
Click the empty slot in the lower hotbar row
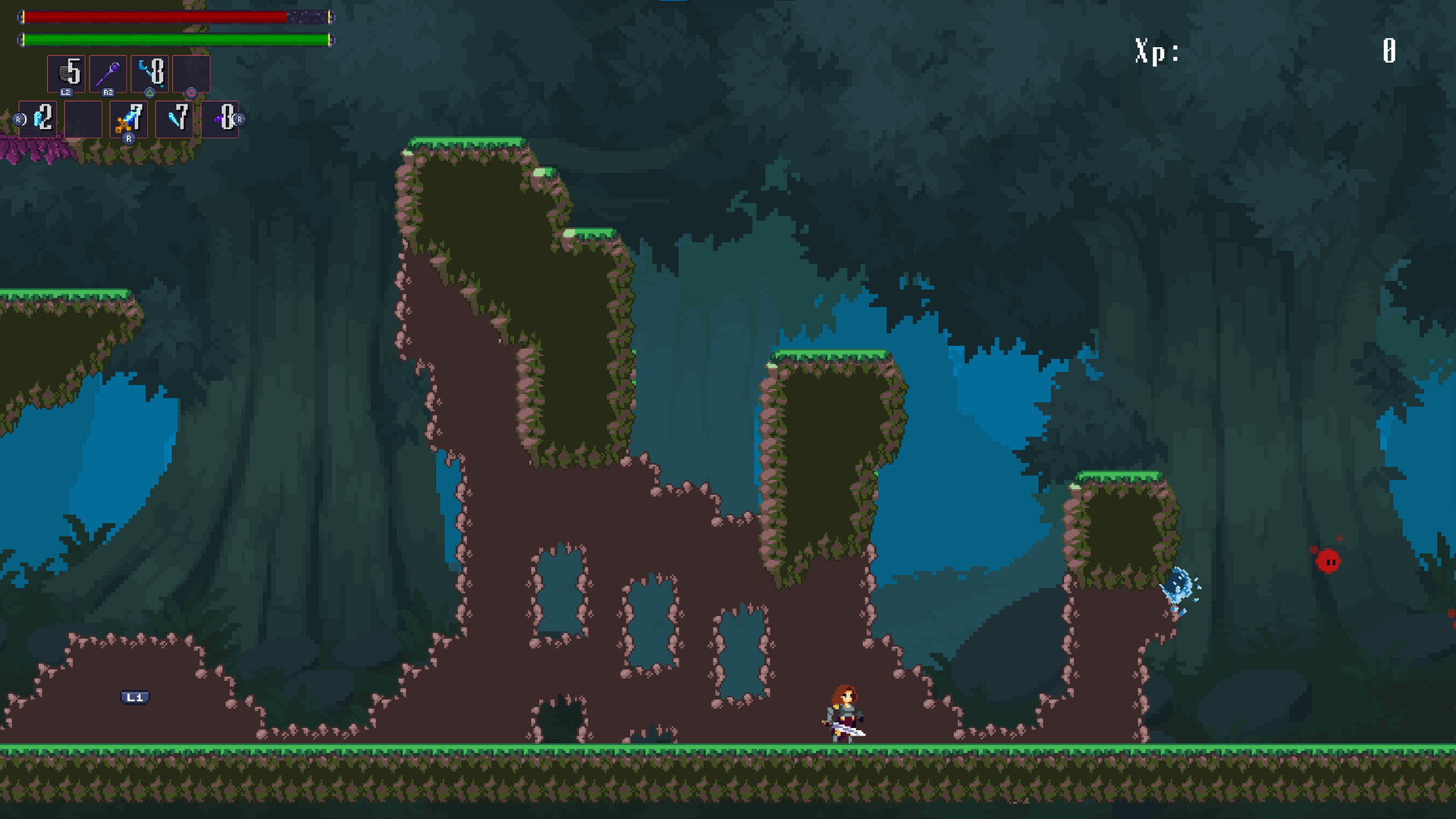pyautogui.click(x=83, y=120)
